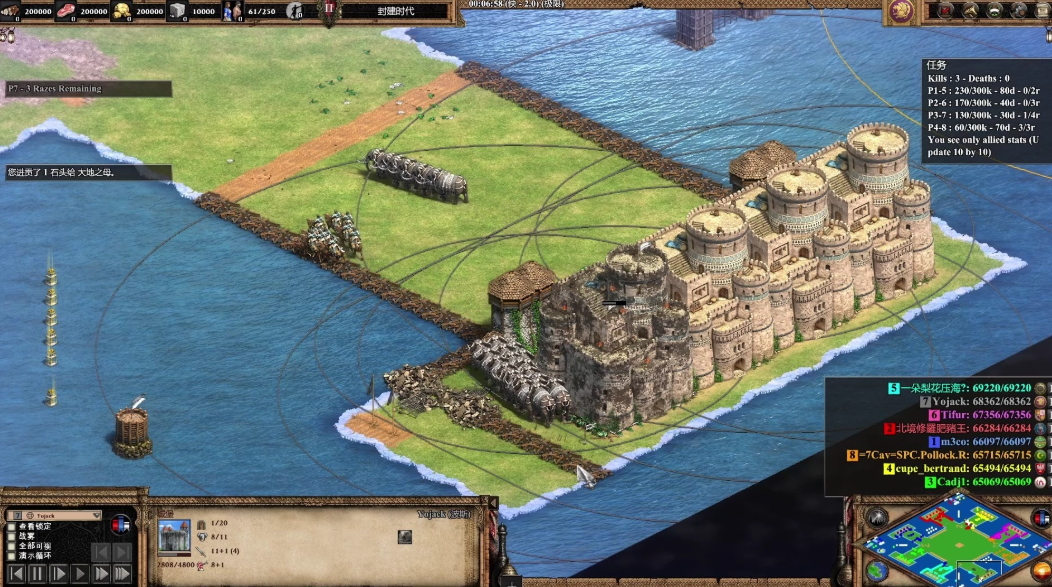Pause the replay playback
The width and height of the screenshot is (1052, 587).
[x=37, y=574]
